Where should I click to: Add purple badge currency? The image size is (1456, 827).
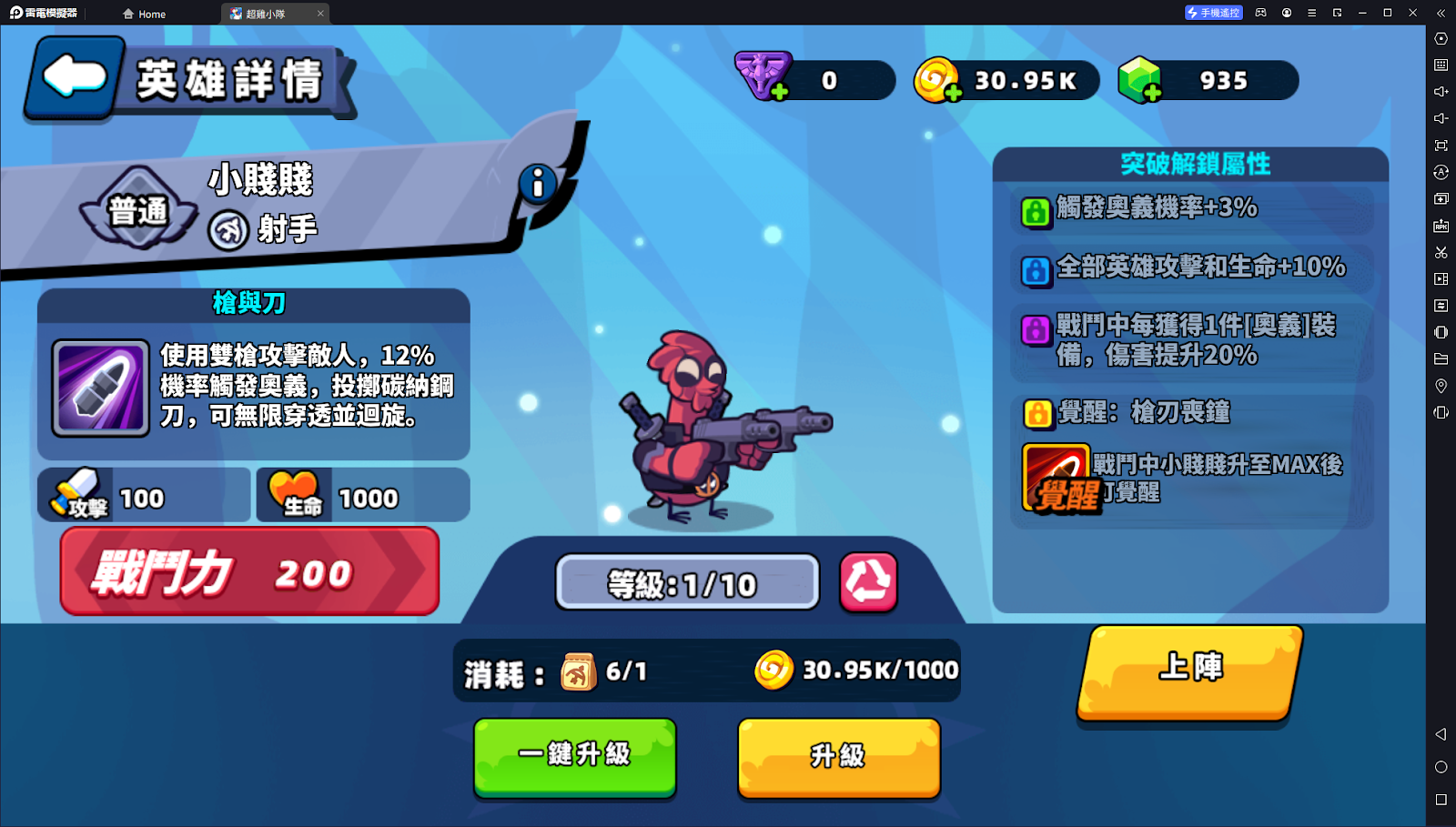pyautogui.click(x=780, y=93)
